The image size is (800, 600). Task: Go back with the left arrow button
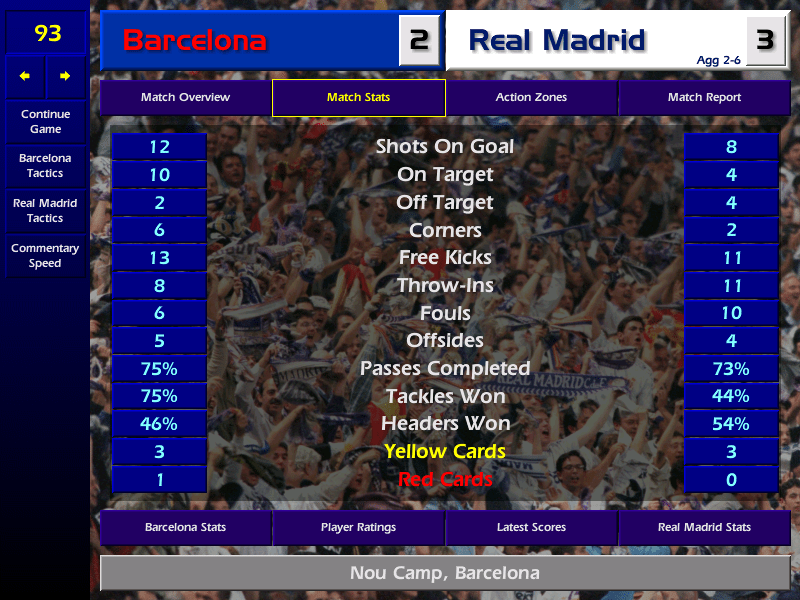point(25,76)
